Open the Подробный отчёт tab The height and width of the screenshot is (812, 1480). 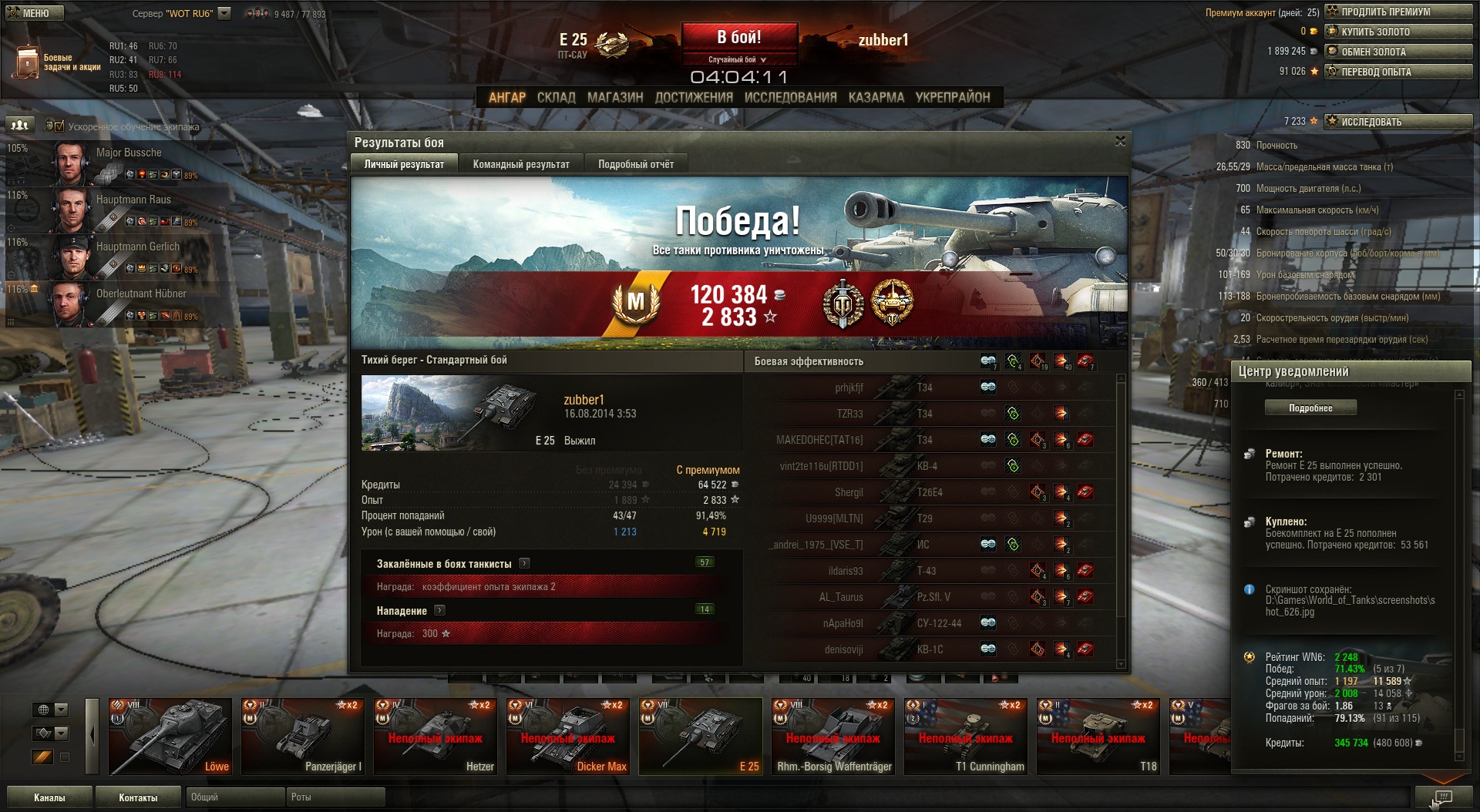[636, 164]
